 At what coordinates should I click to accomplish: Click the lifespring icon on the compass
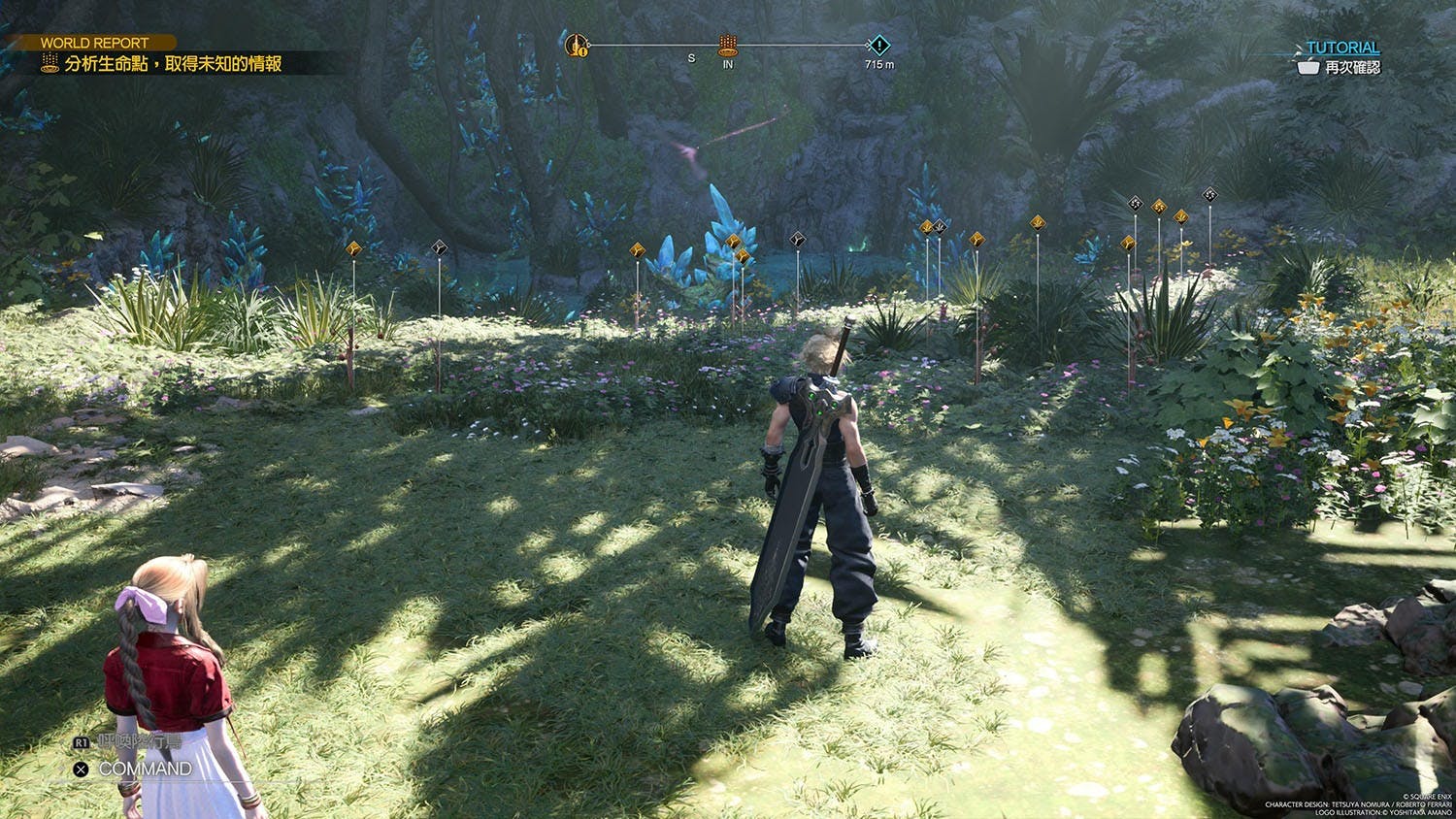tap(727, 45)
